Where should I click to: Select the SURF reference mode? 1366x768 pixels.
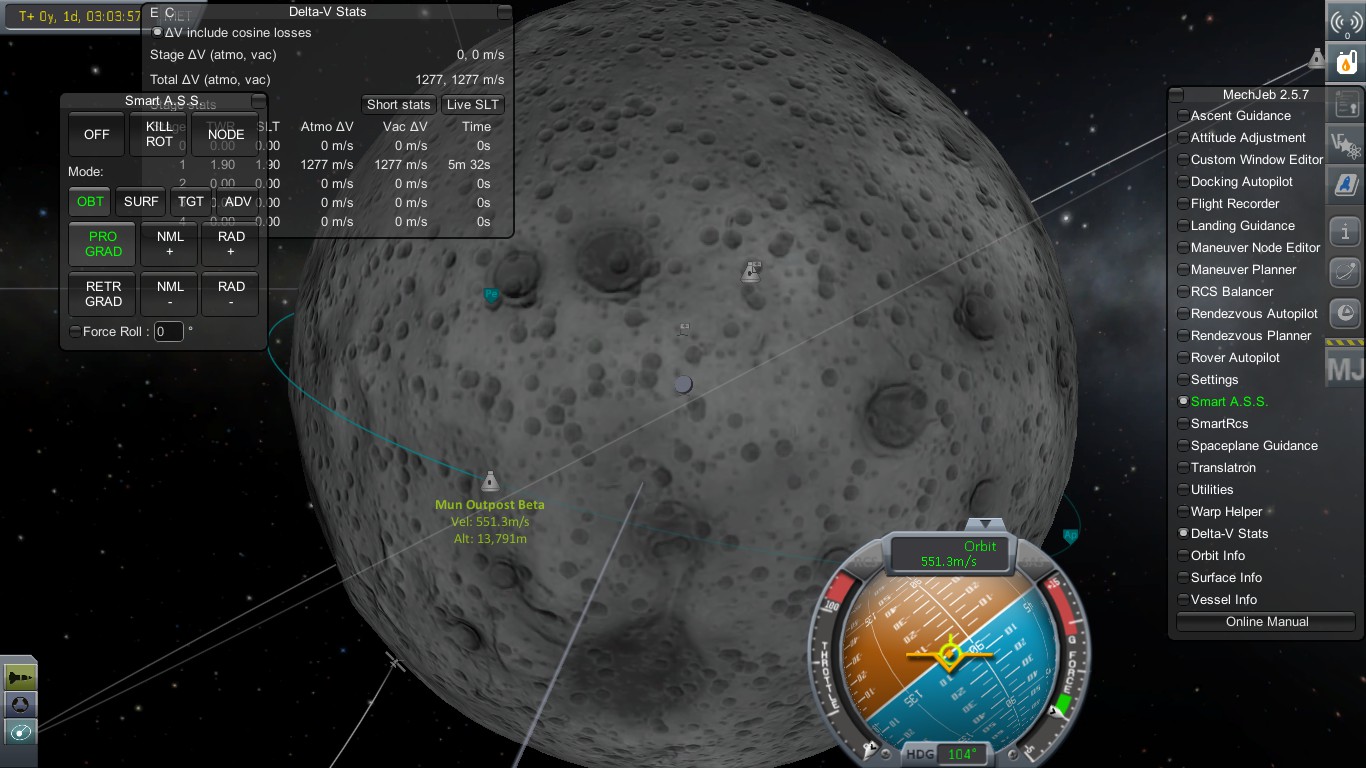coord(141,202)
